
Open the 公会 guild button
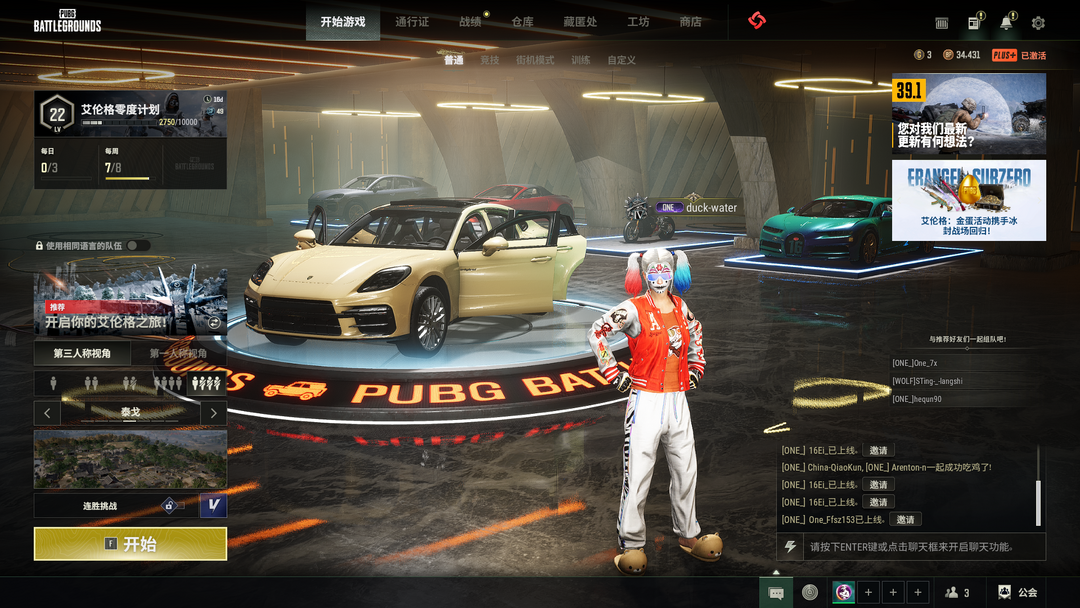tap(1018, 593)
